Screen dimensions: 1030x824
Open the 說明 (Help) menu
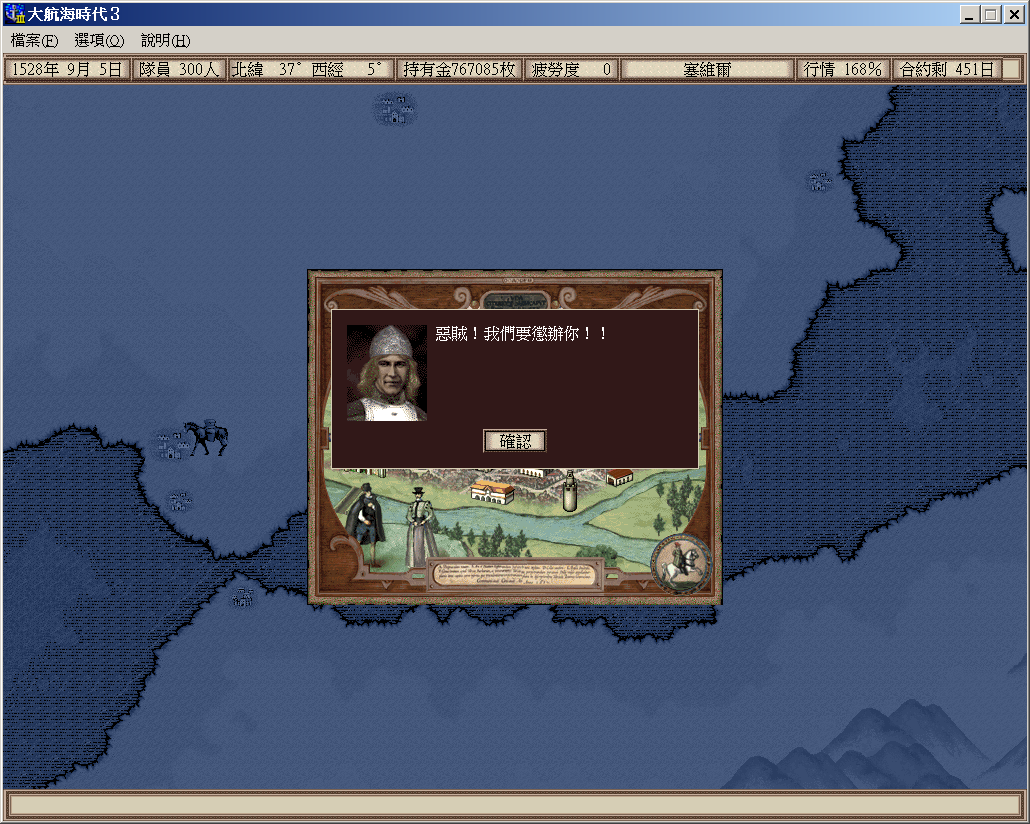coord(165,41)
